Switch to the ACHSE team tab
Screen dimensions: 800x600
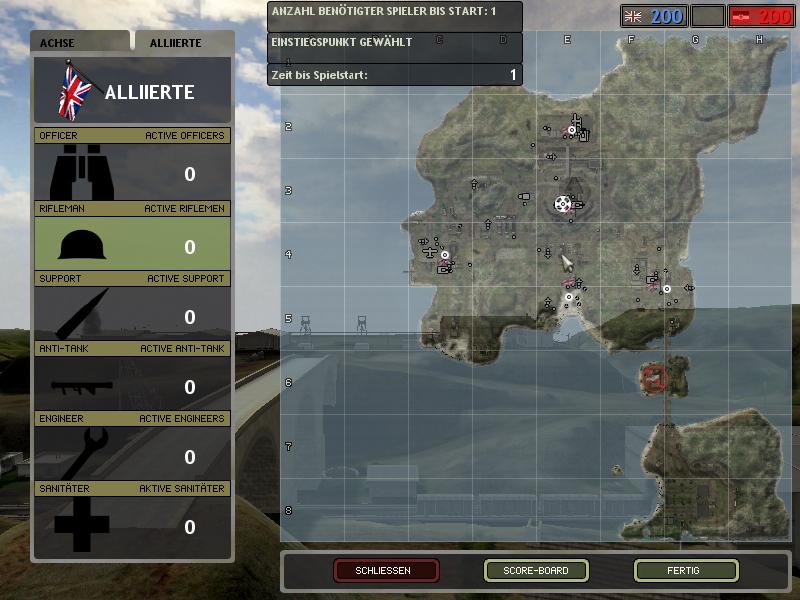[x=80, y=43]
